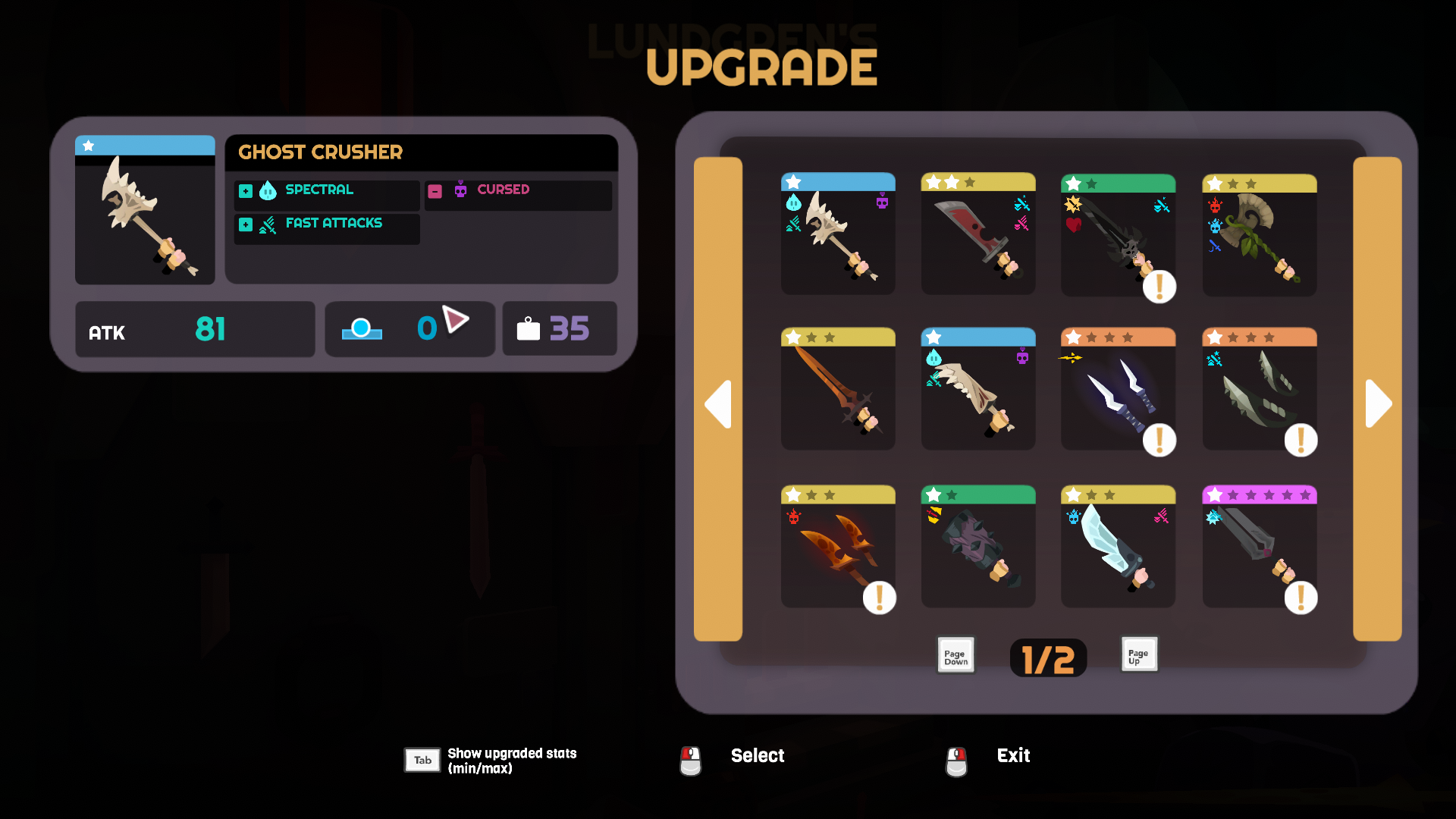Choose the orange flame longsword slot
This screenshot has width=1456, height=819.
(838, 390)
